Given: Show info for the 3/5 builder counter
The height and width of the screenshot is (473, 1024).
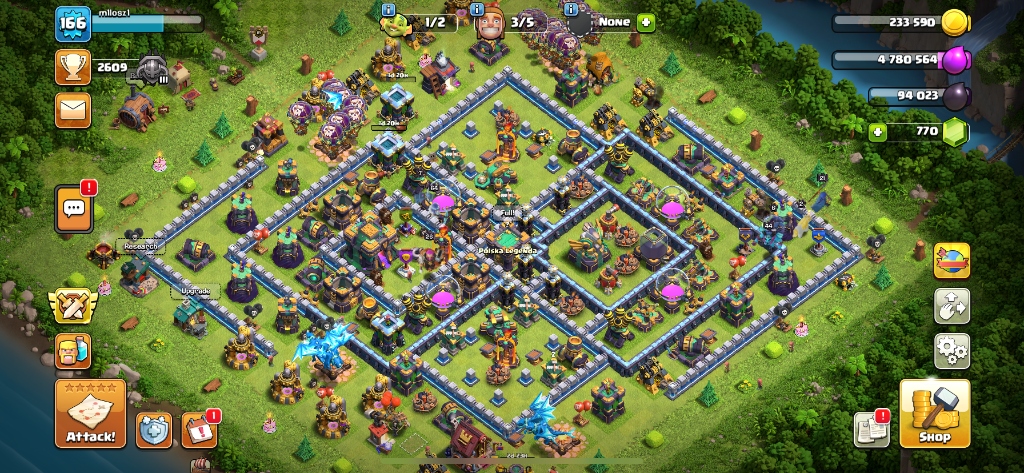Looking at the screenshot, I should tap(477, 10).
